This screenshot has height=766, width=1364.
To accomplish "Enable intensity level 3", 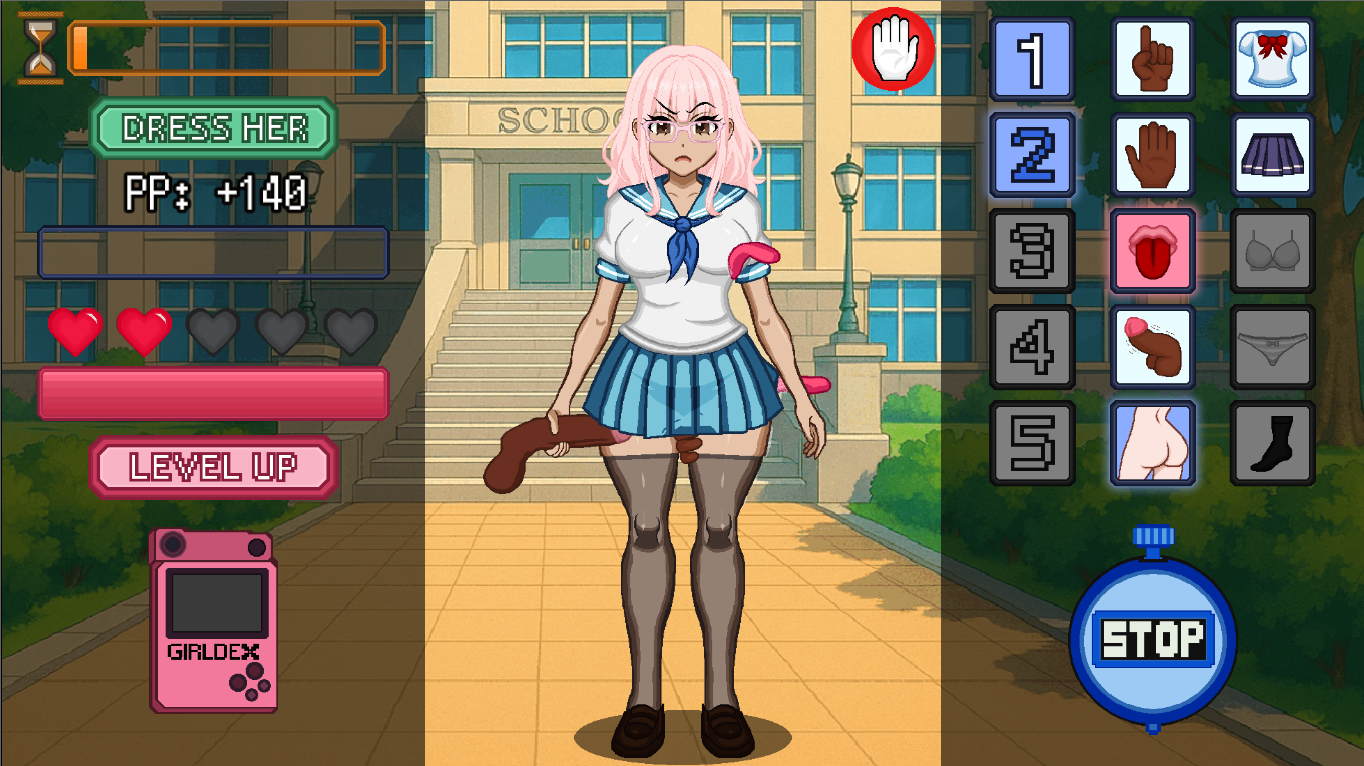I will click(x=1032, y=251).
